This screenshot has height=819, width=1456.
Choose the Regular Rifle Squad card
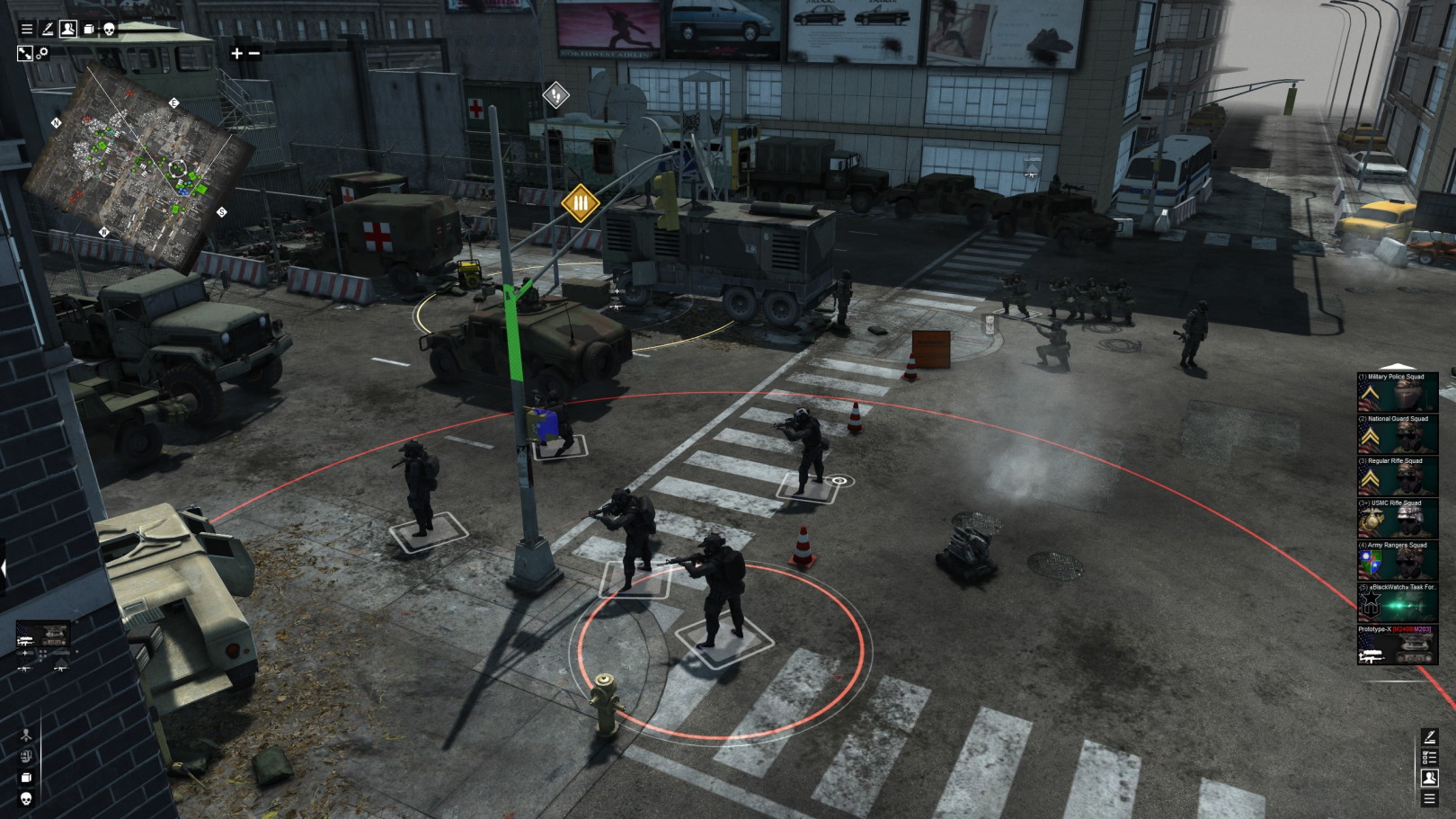point(1397,476)
